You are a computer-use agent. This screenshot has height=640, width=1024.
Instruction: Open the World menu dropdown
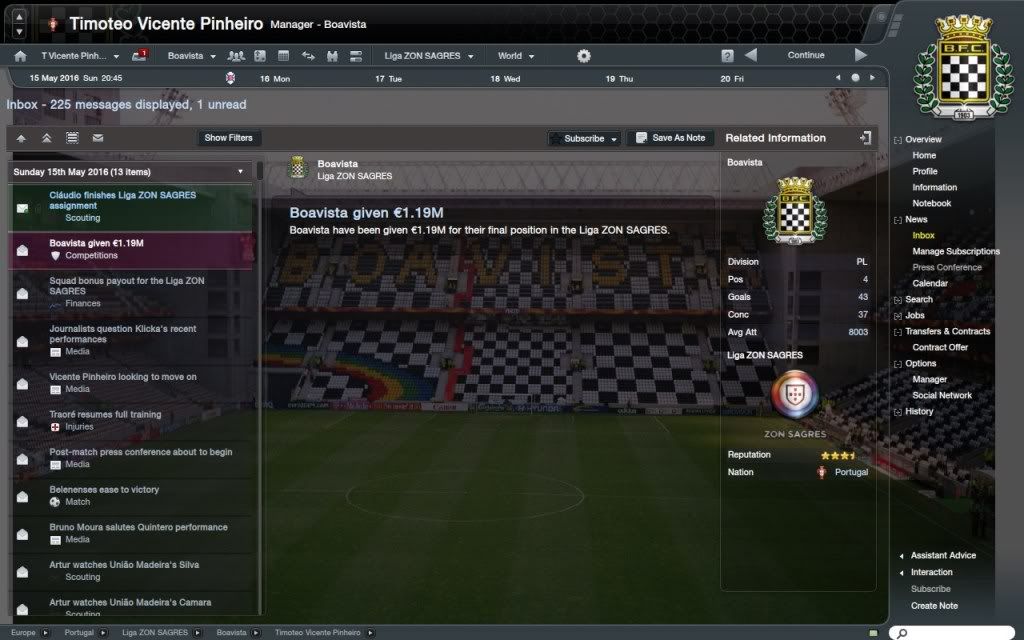pyautogui.click(x=516, y=56)
